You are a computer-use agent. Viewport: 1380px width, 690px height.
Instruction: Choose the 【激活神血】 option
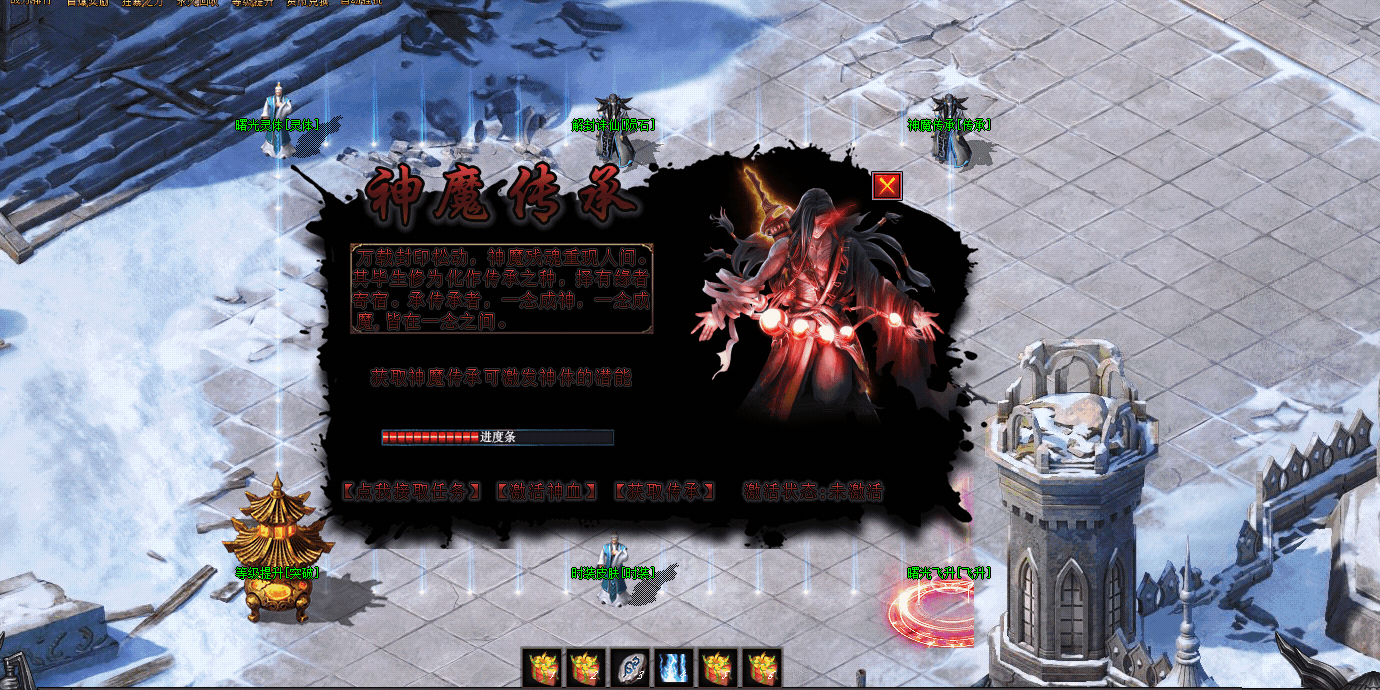[x=547, y=491]
